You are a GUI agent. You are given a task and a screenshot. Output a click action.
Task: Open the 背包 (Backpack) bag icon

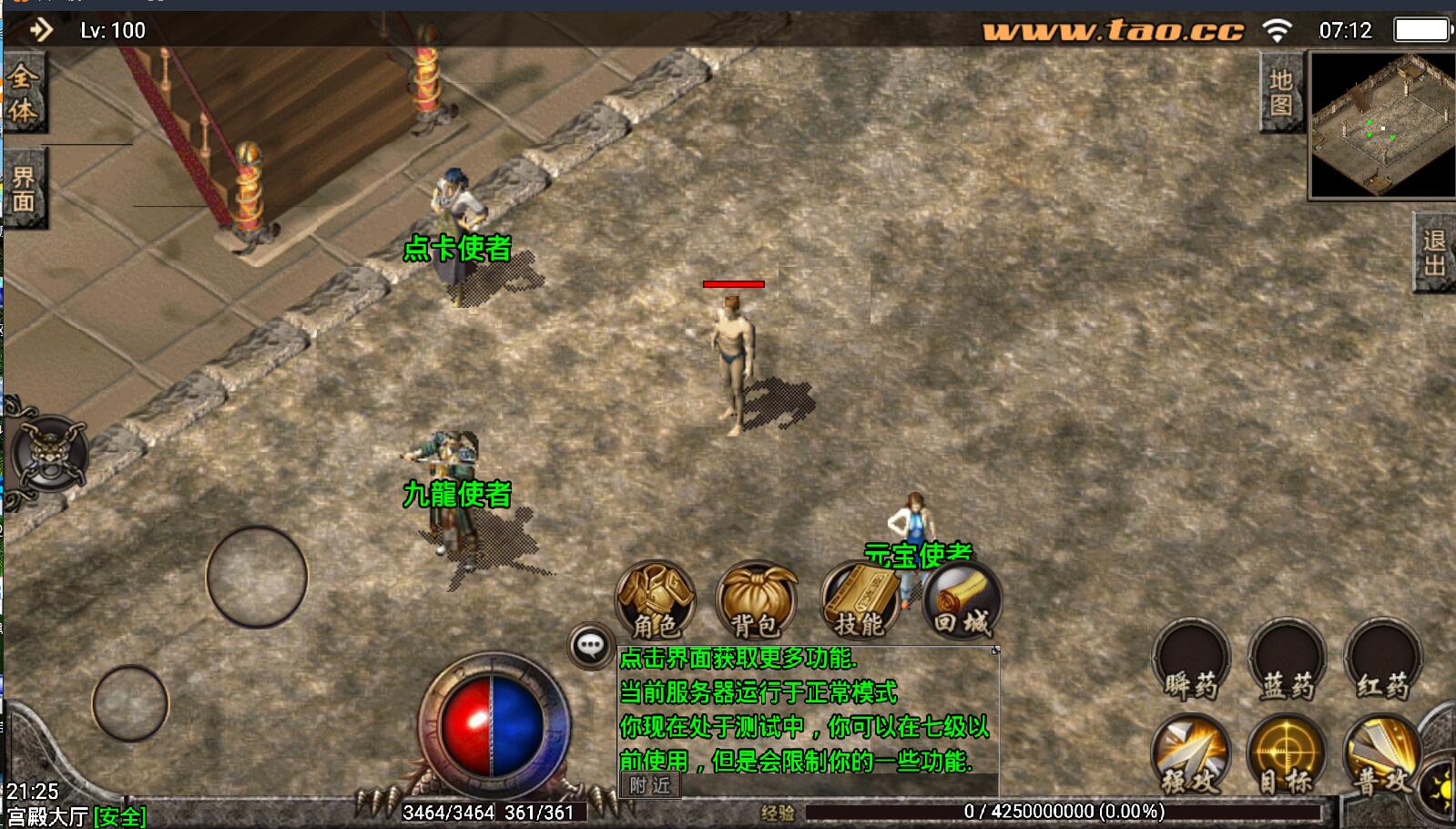(759, 601)
